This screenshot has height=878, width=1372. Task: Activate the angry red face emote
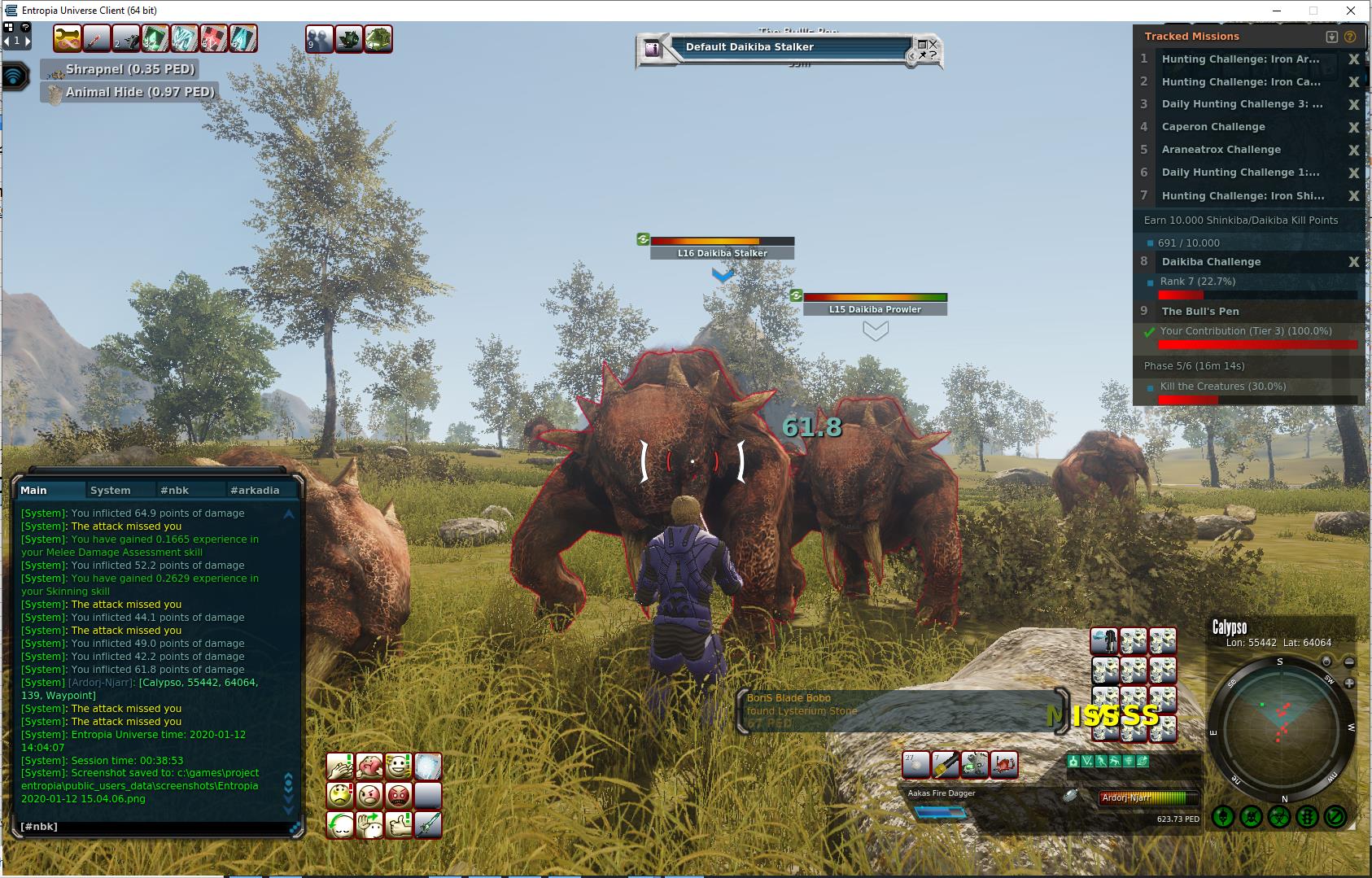tap(399, 795)
